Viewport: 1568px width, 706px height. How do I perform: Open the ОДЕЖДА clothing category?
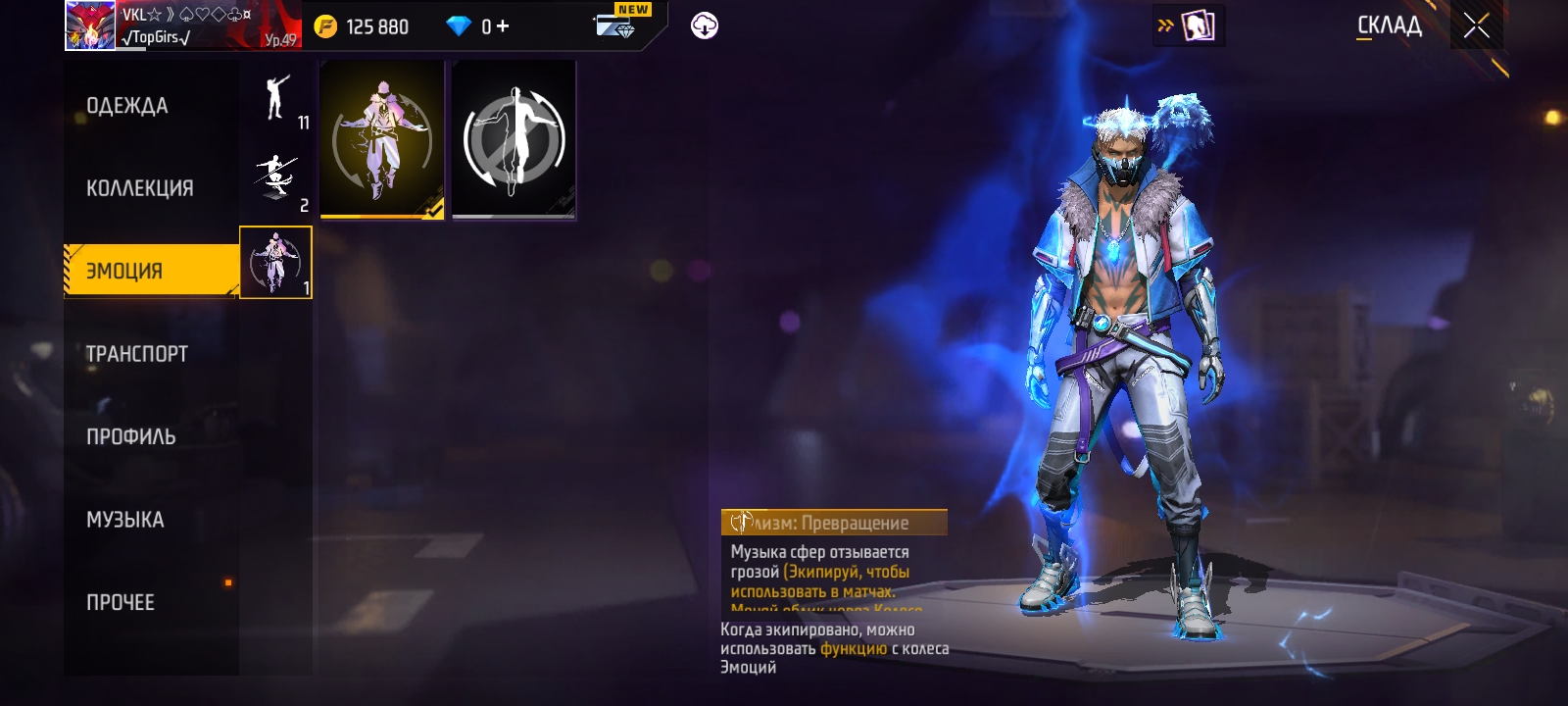click(x=127, y=106)
